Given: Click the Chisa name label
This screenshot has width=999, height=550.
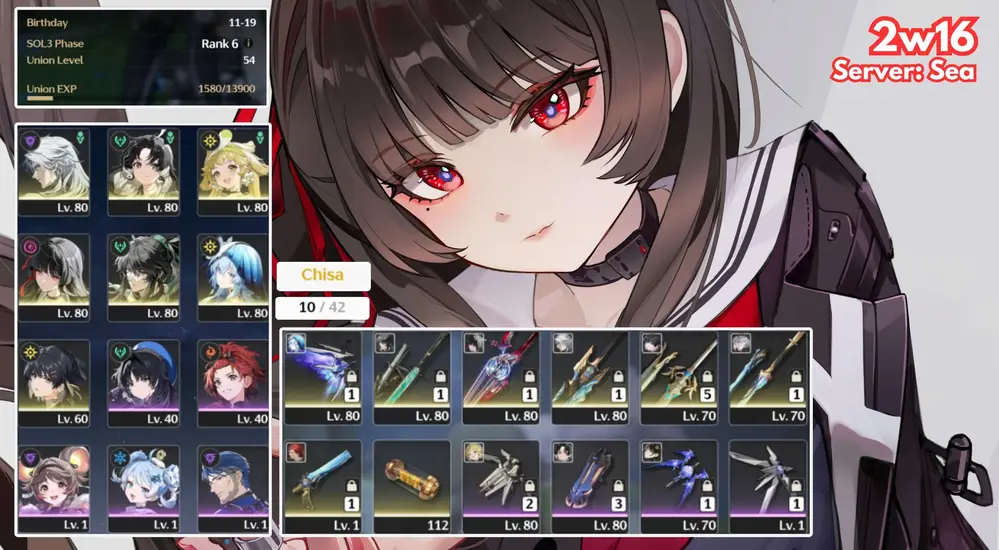Looking at the screenshot, I should point(322,276).
